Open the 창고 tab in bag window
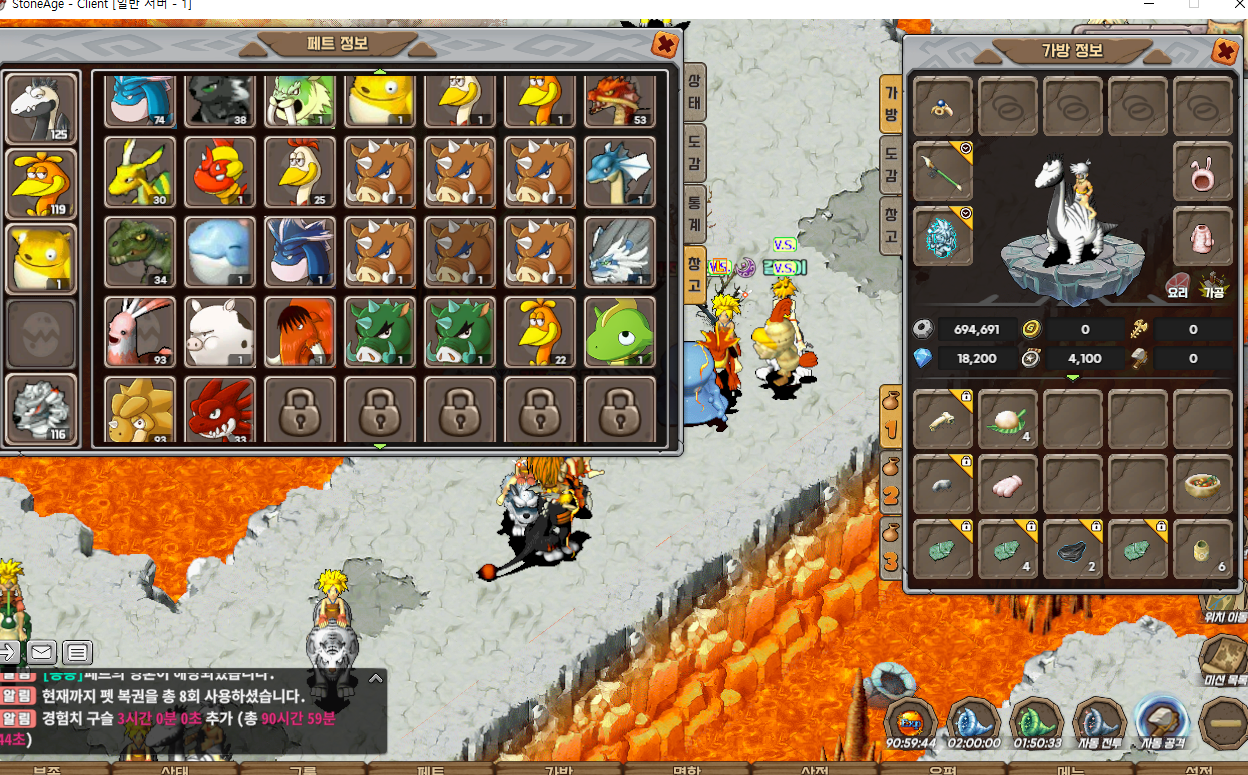1248x775 pixels. (890, 225)
